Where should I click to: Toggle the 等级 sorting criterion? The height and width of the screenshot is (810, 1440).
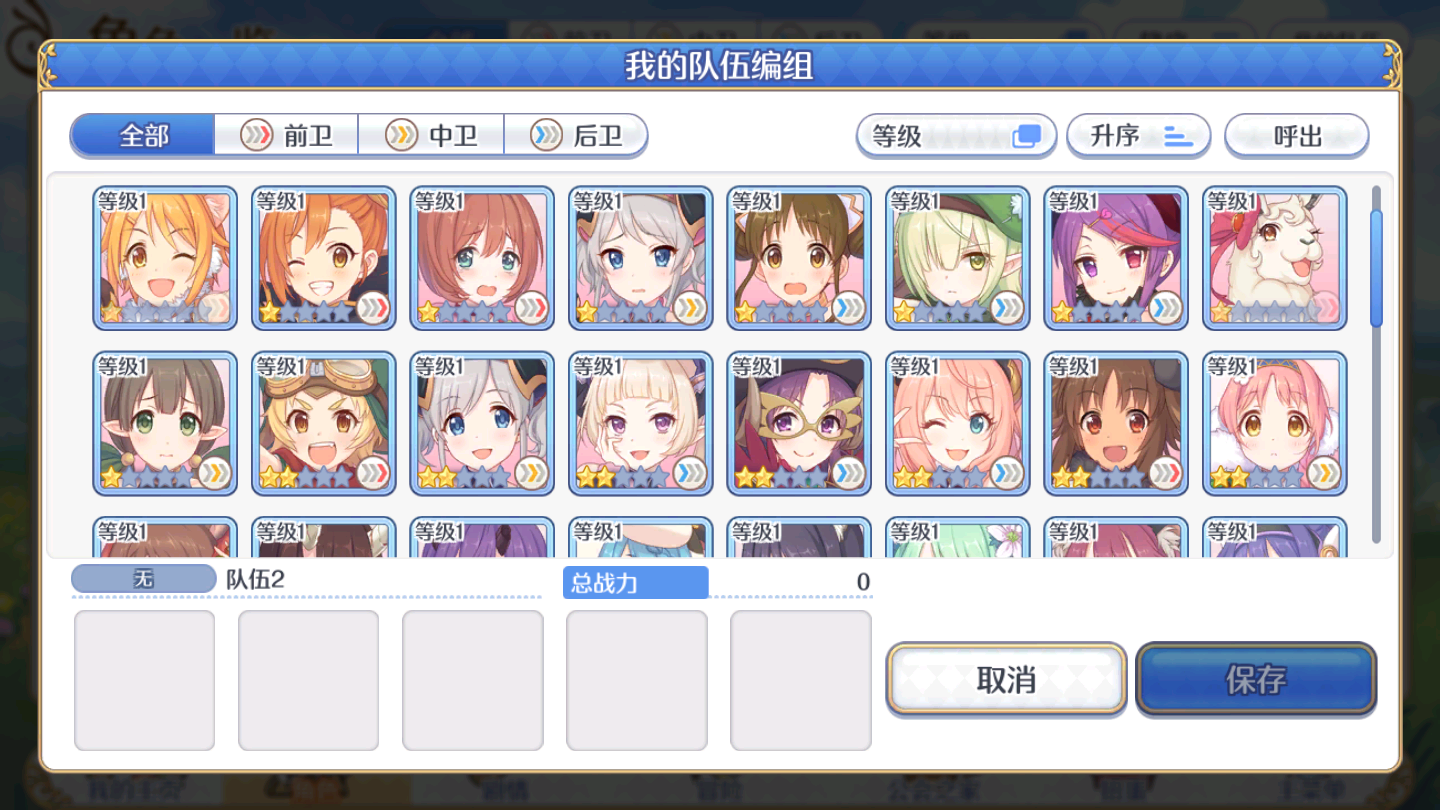956,135
